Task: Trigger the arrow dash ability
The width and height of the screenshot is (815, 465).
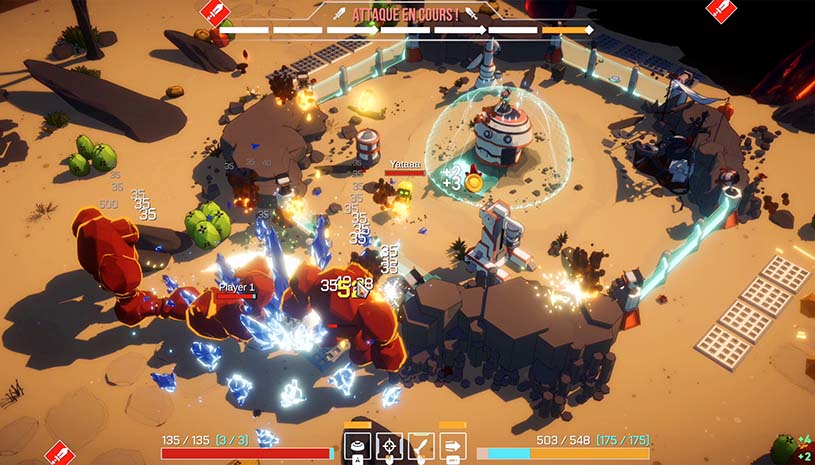Action: click(x=453, y=446)
